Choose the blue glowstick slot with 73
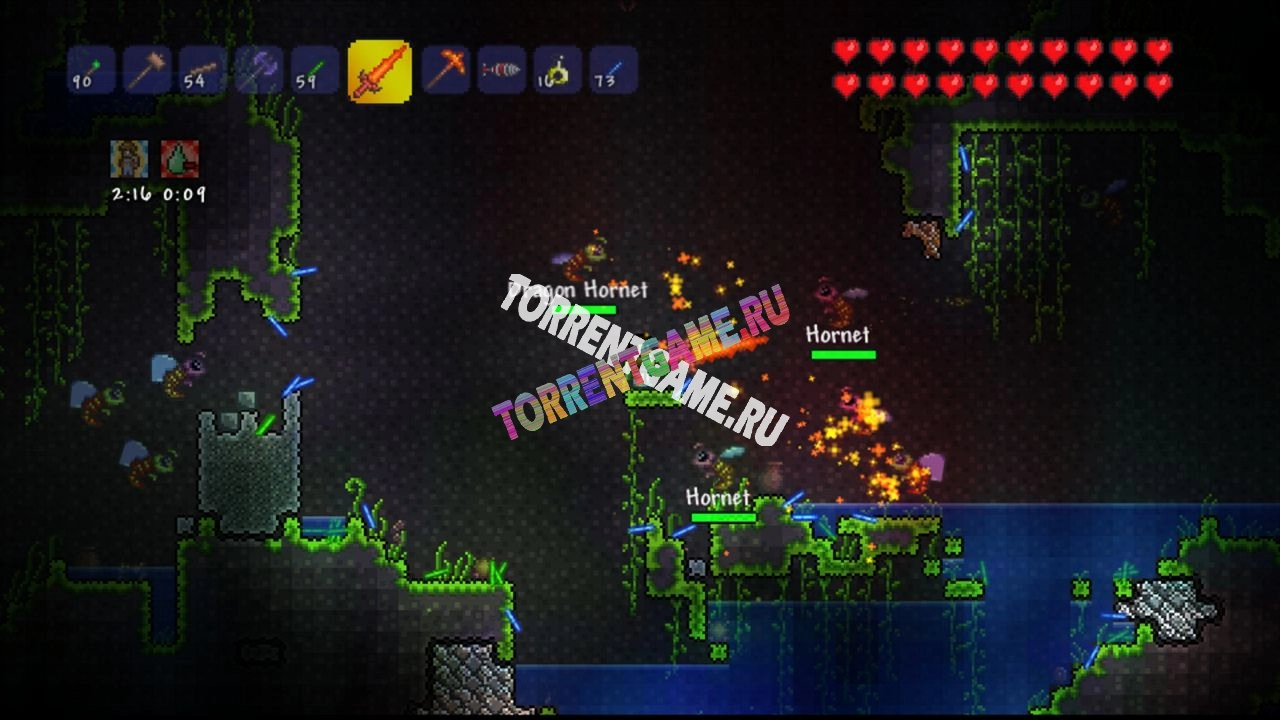The height and width of the screenshot is (720, 1280). pyautogui.click(x=613, y=70)
